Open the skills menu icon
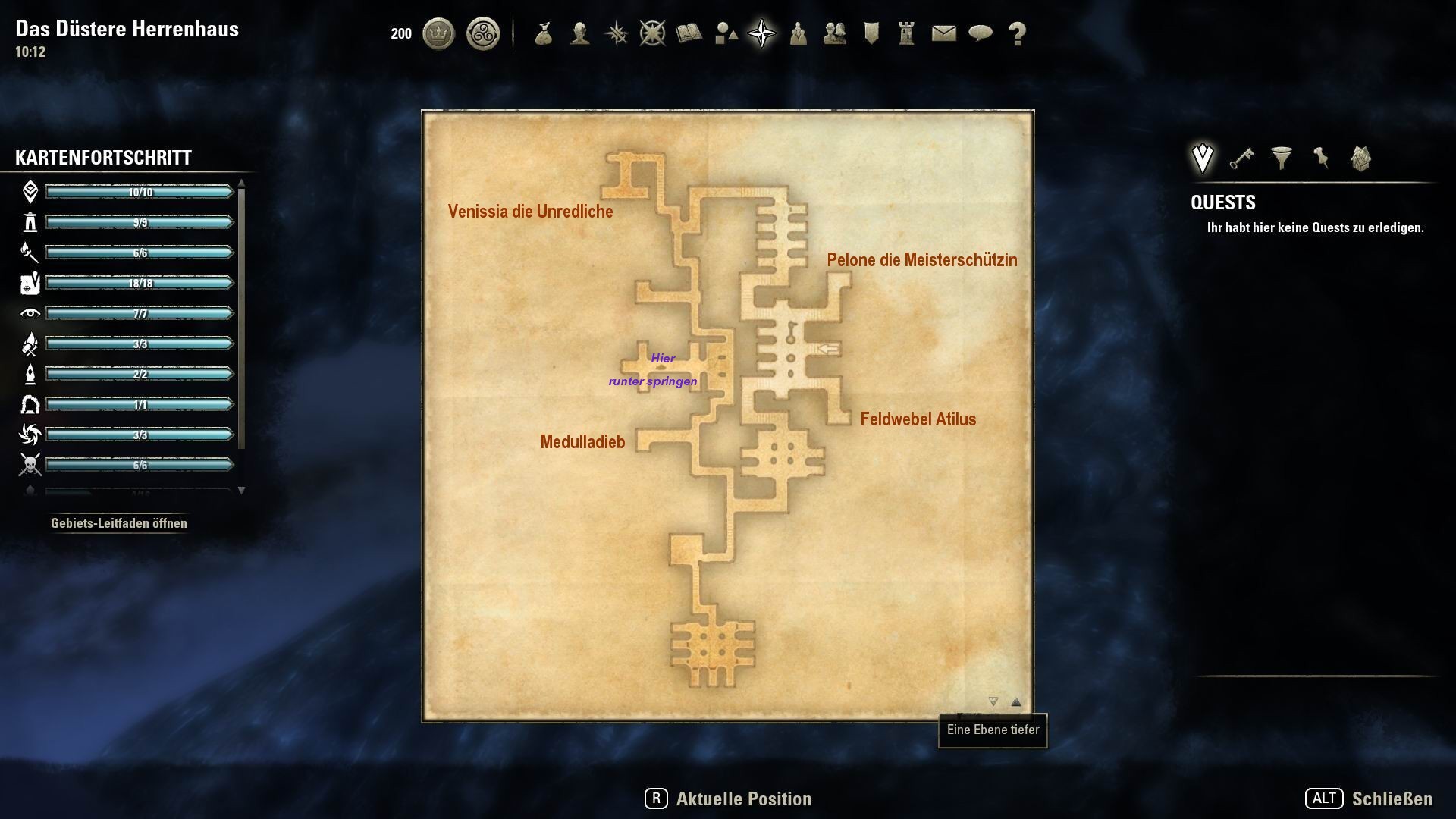 [x=617, y=33]
